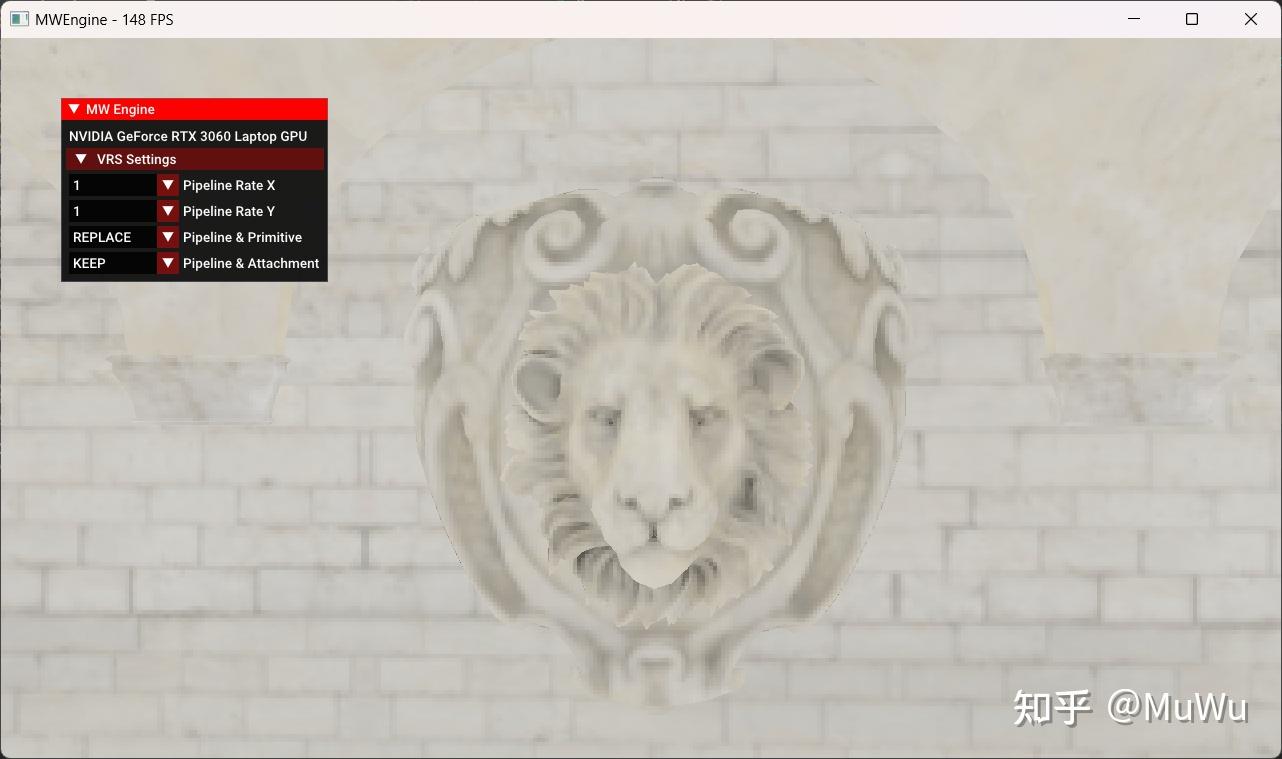Click the white MW Engine collapse arrow icon
1282x759 pixels.
[72, 109]
